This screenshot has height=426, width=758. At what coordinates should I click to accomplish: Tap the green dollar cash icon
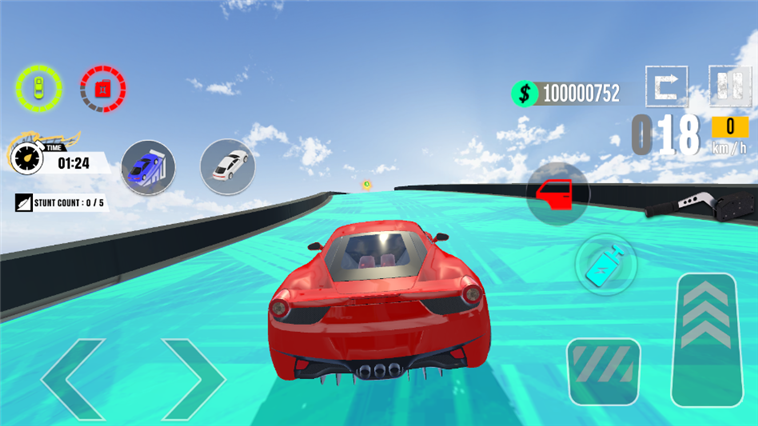coord(525,93)
